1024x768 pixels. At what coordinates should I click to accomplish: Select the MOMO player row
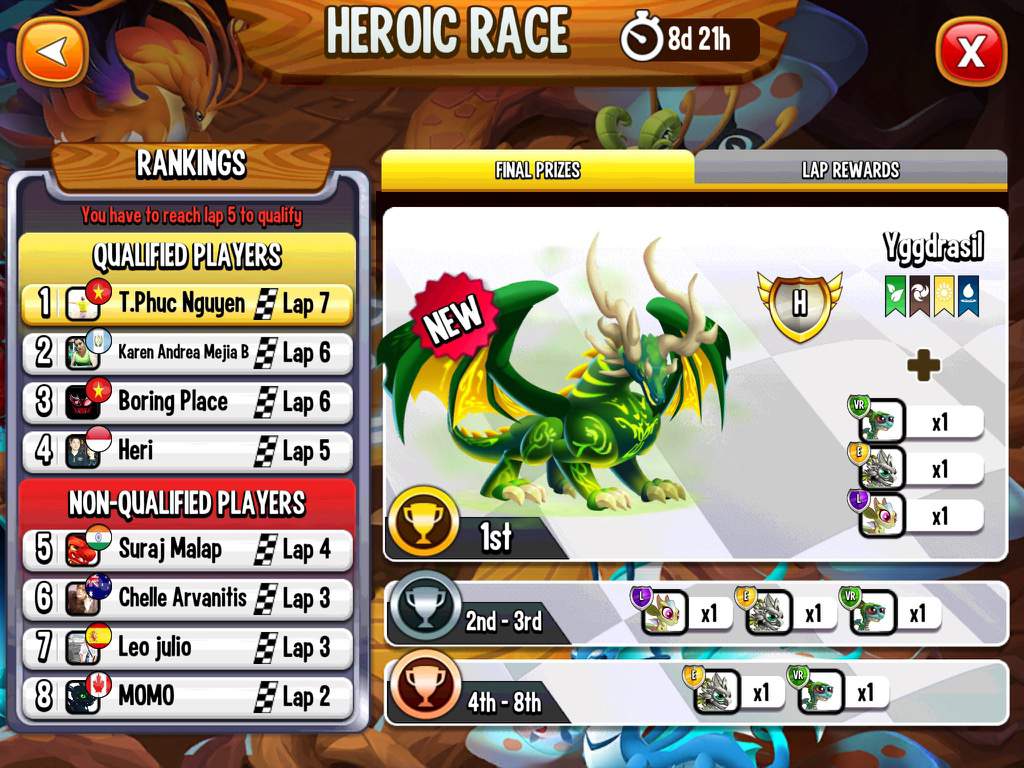(x=187, y=696)
